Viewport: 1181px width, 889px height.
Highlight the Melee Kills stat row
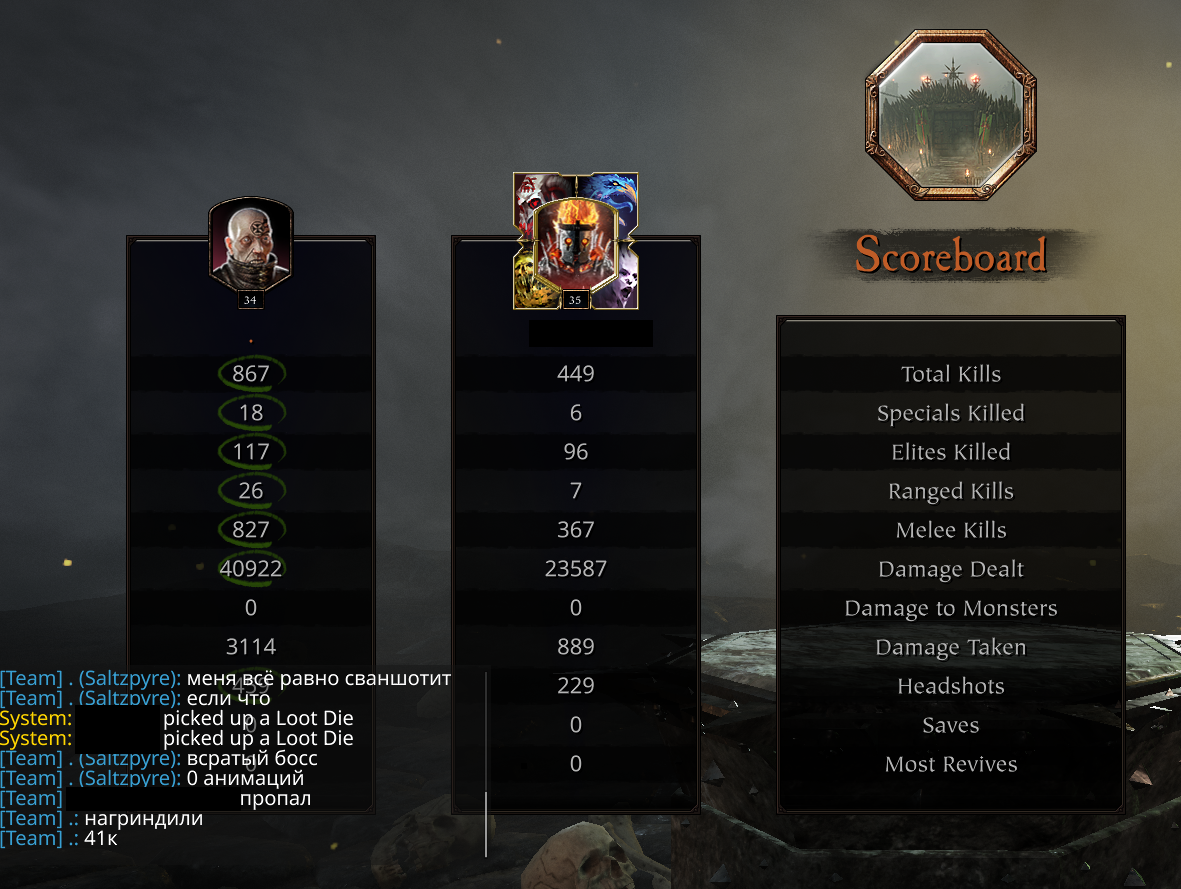(950, 530)
